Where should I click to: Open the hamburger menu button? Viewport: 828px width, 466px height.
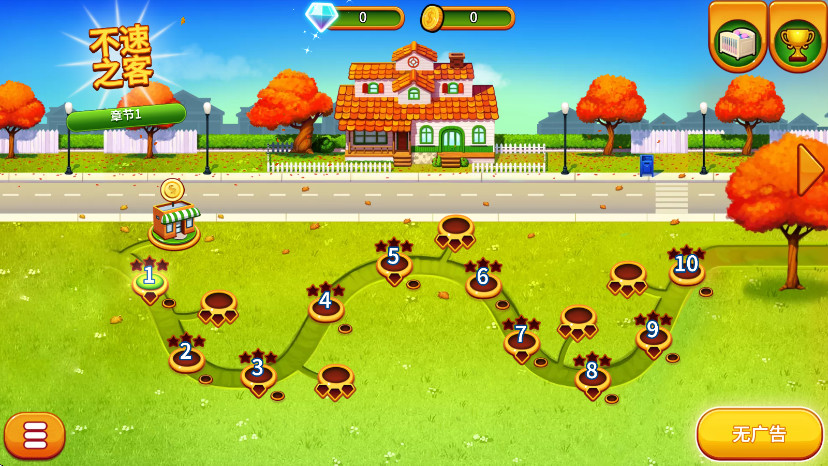point(35,434)
